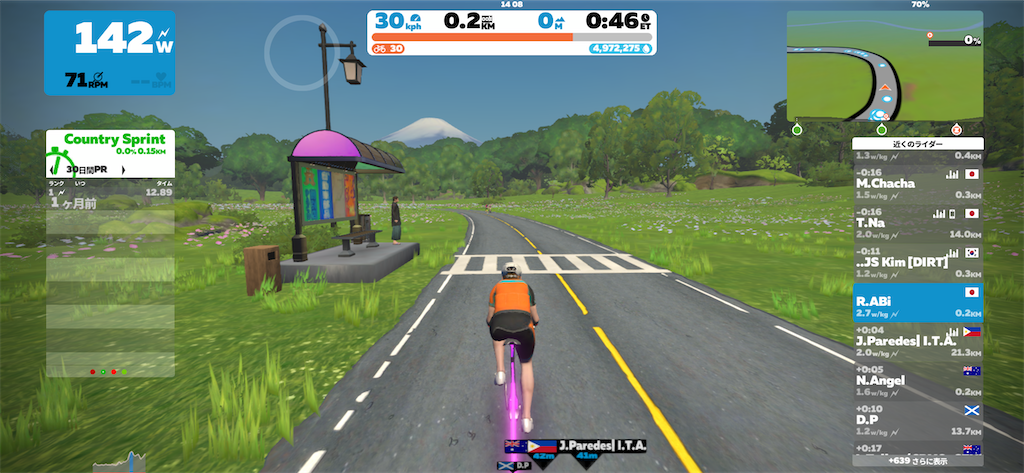Viewport: 1024px width, 473px height.
Task: Open the power and cadence panel
Action: point(110,52)
